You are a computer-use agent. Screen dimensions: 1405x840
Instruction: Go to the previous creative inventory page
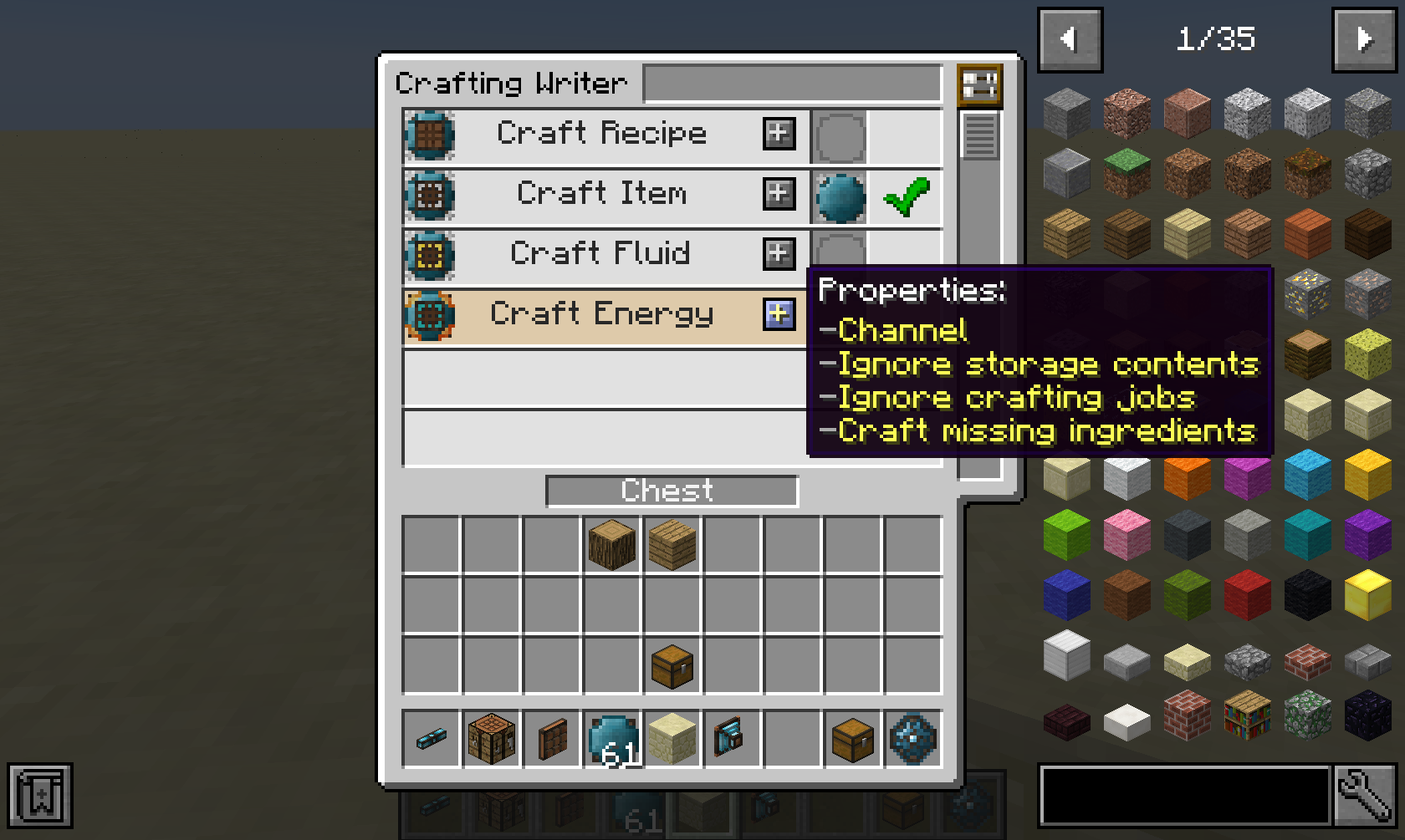click(x=1070, y=38)
